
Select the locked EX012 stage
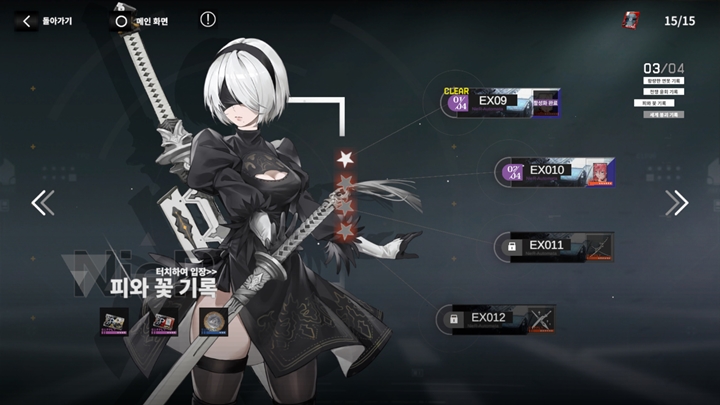495,319
